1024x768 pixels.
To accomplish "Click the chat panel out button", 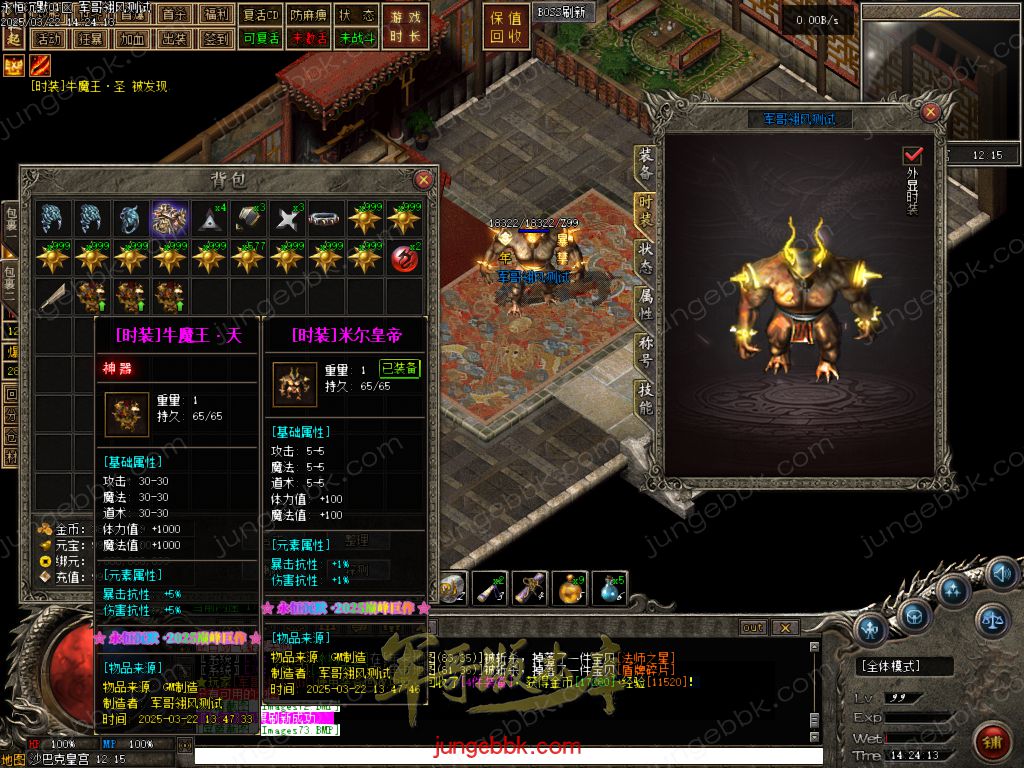I will 752,627.
